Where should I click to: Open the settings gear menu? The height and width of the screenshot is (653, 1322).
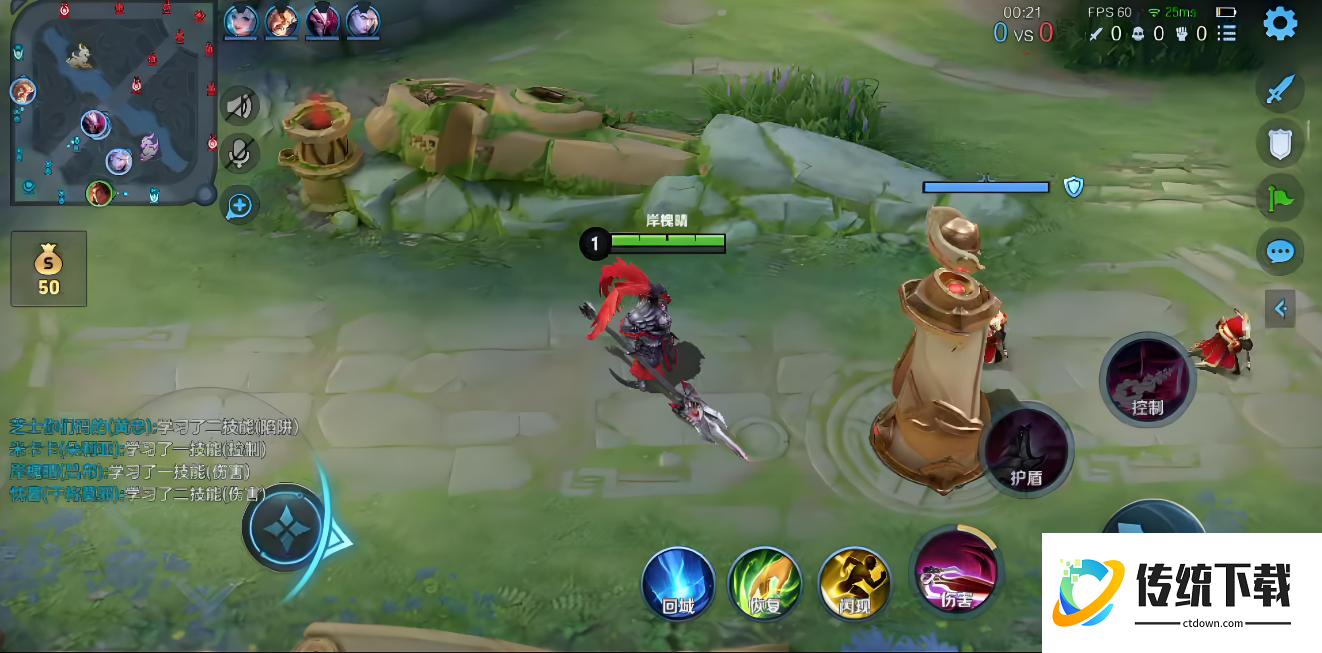(x=1280, y=23)
